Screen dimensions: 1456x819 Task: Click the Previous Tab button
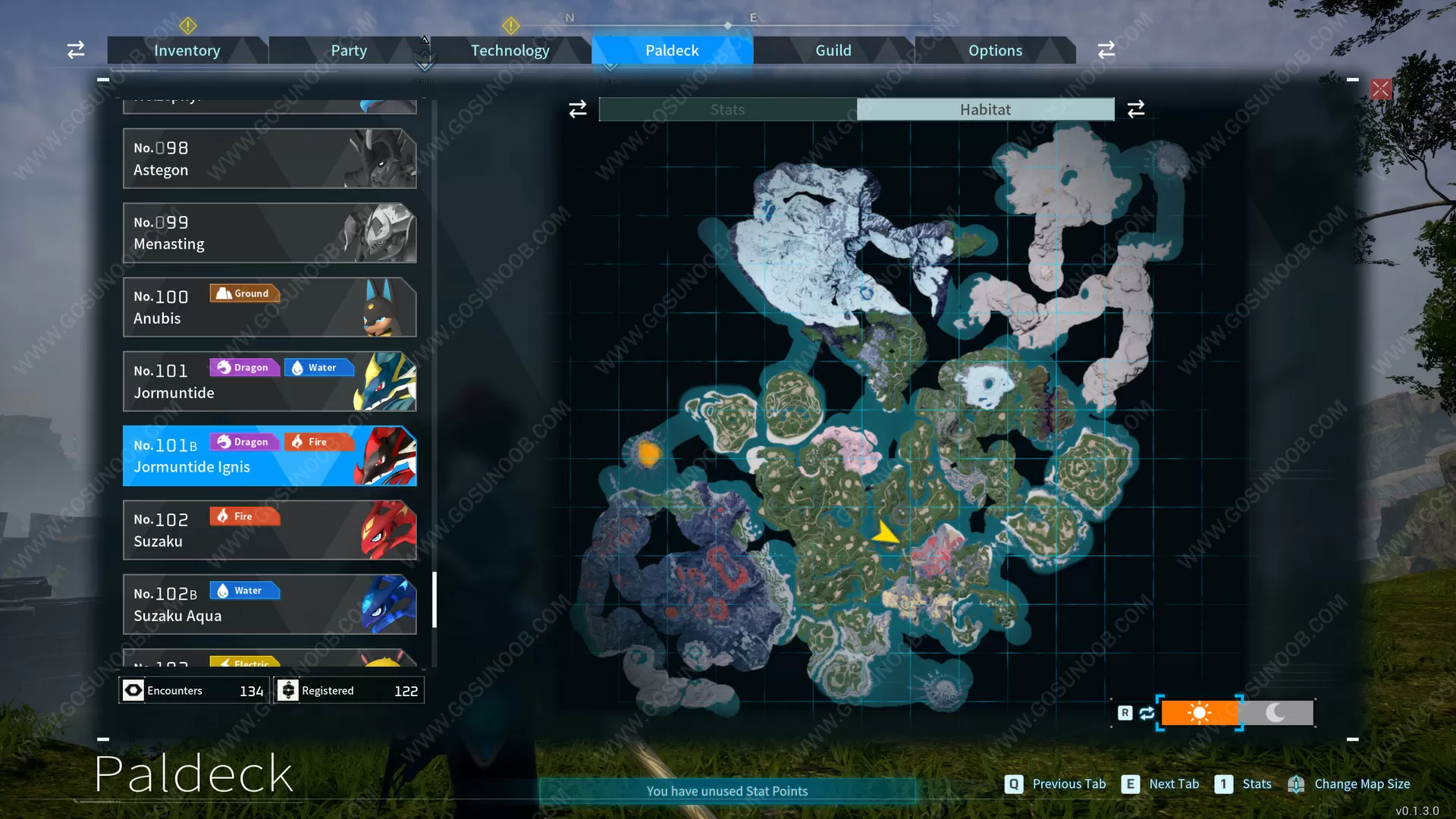1014,784
